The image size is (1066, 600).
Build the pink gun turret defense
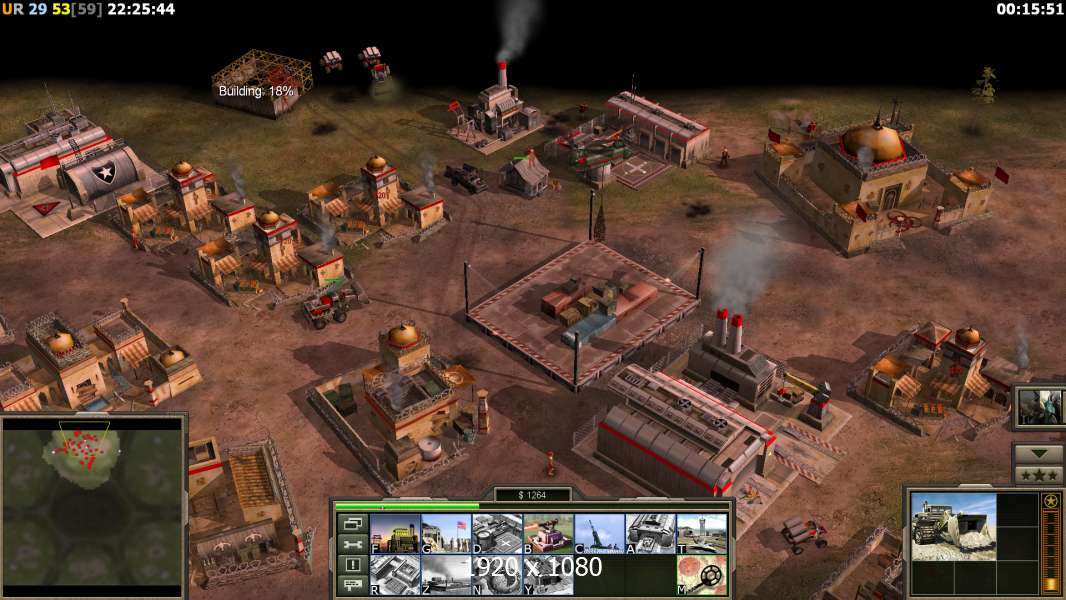tap(548, 534)
